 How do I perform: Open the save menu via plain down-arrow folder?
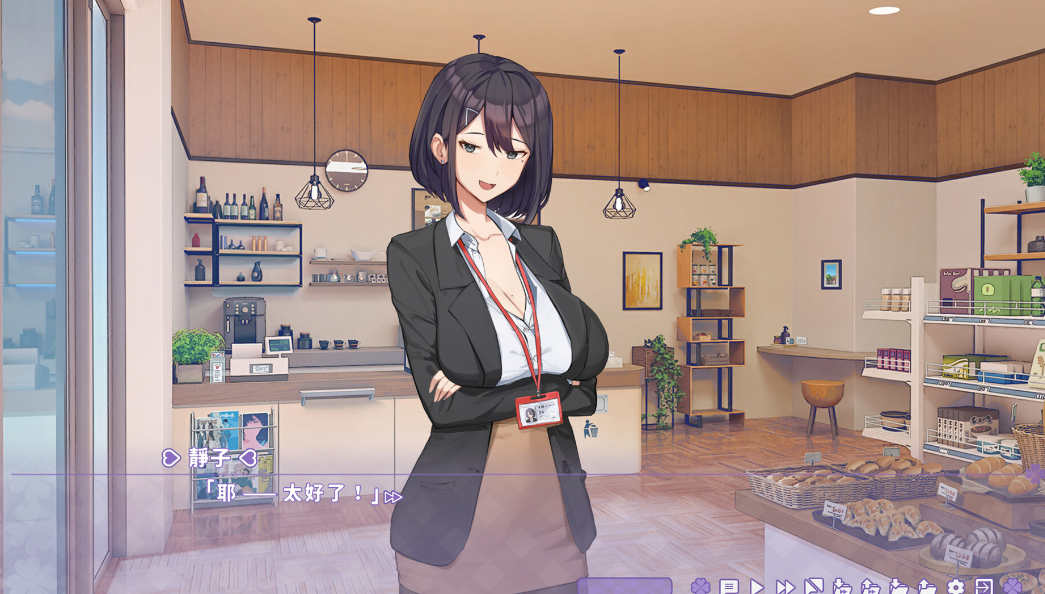[x=899, y=587]
